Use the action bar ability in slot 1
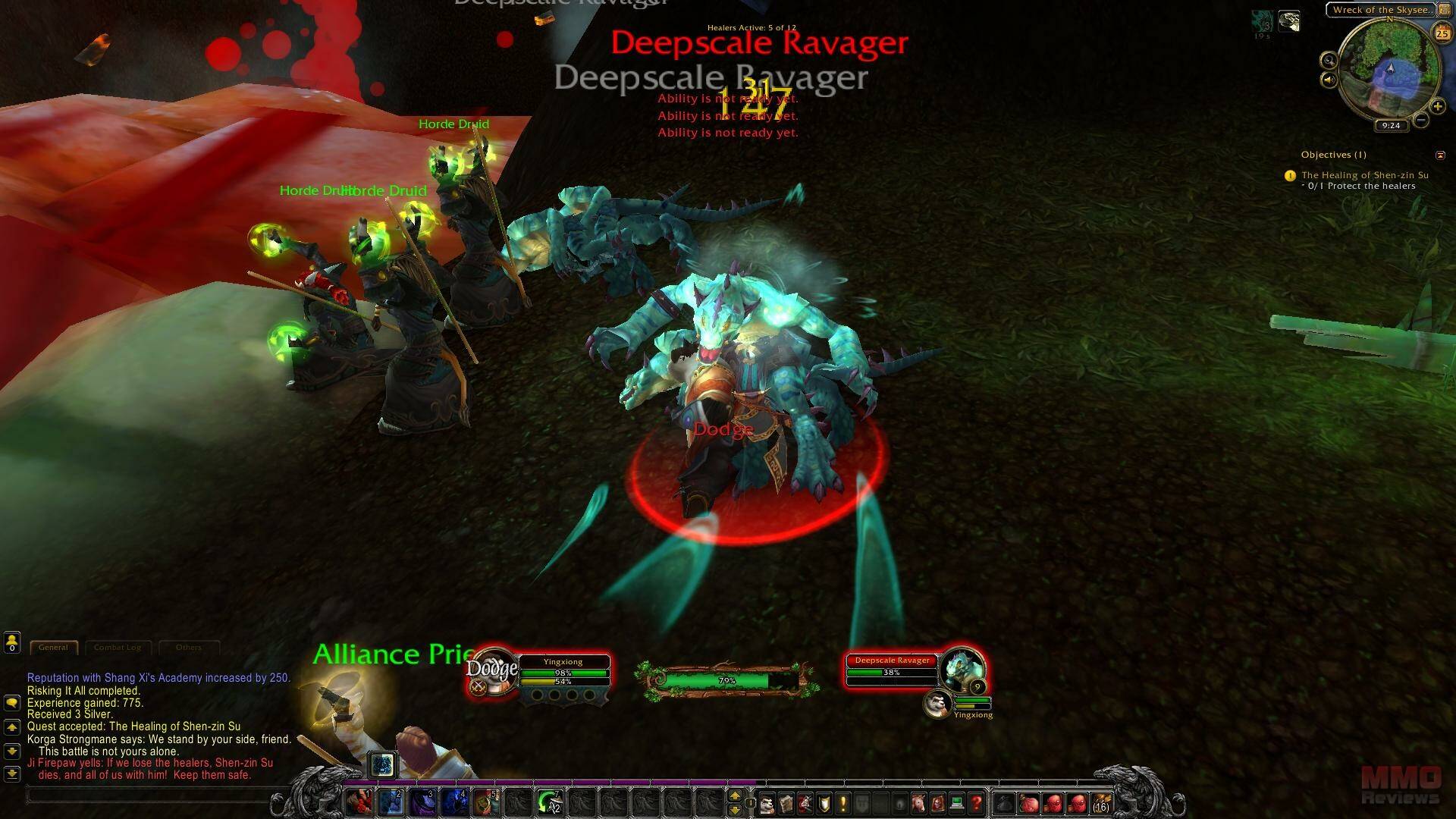This screenshot has width=1456, height=819. (x=359, y=802)
